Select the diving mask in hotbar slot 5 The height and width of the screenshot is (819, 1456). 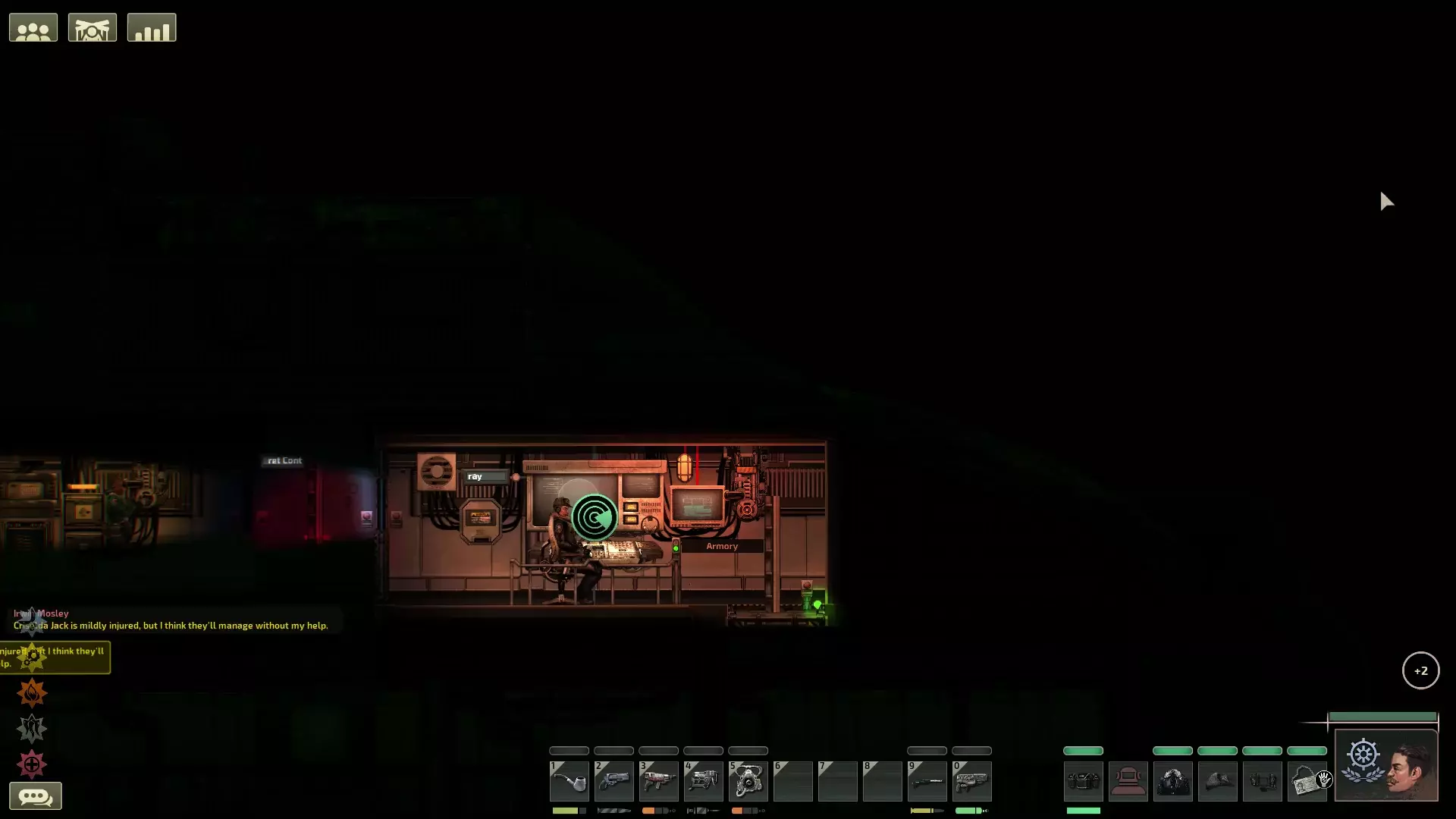coord(748,781)
